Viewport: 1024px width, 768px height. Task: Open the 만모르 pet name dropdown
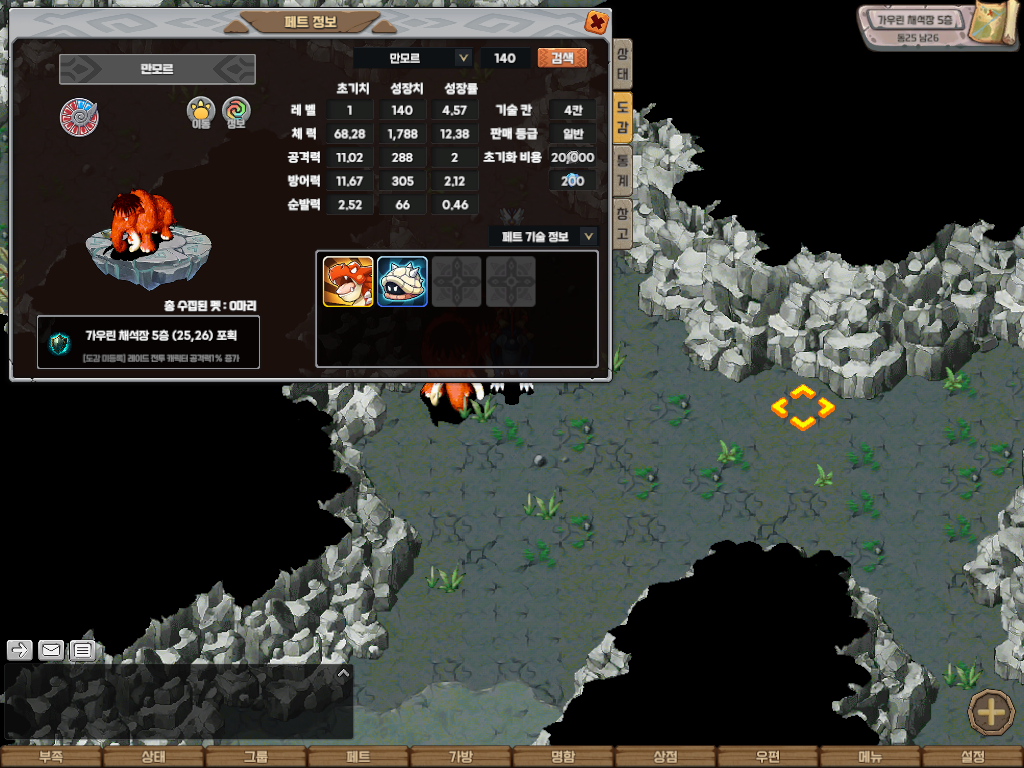(463, 58)
